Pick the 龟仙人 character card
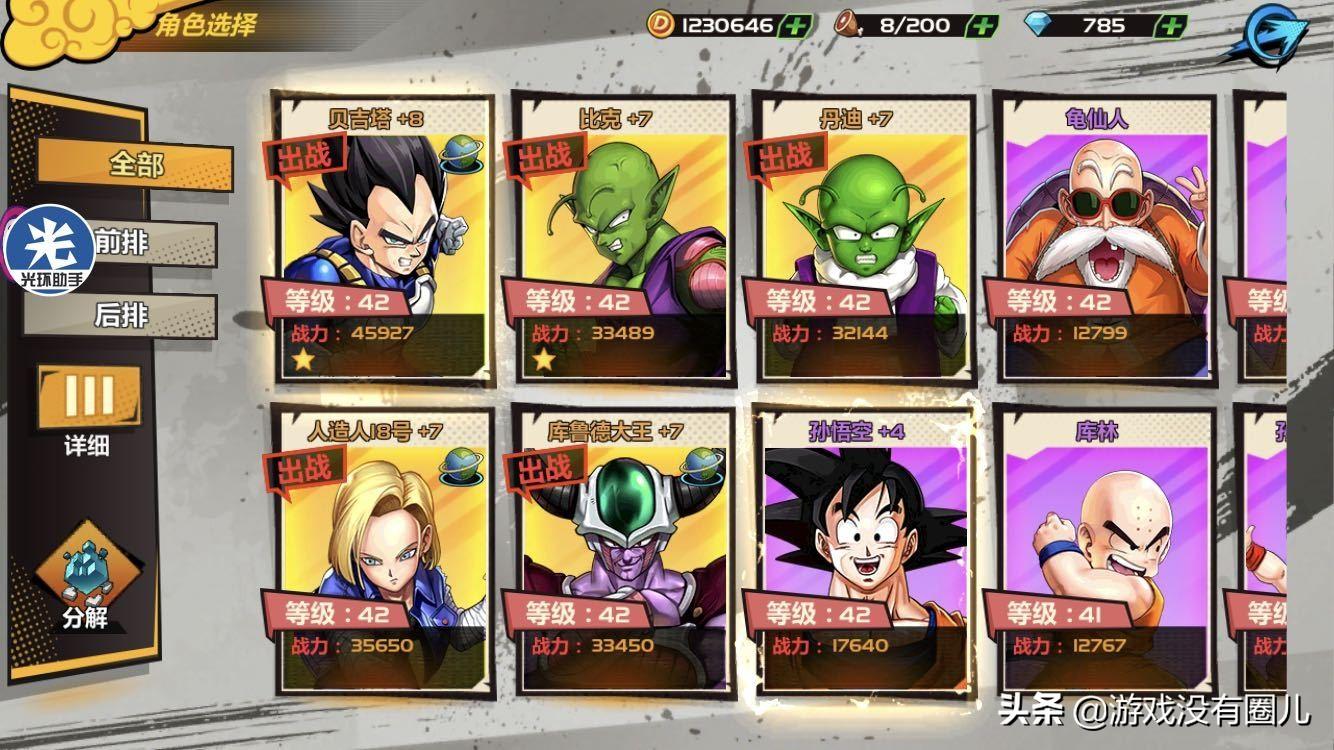1334x750 pixels. point(1103,240)
